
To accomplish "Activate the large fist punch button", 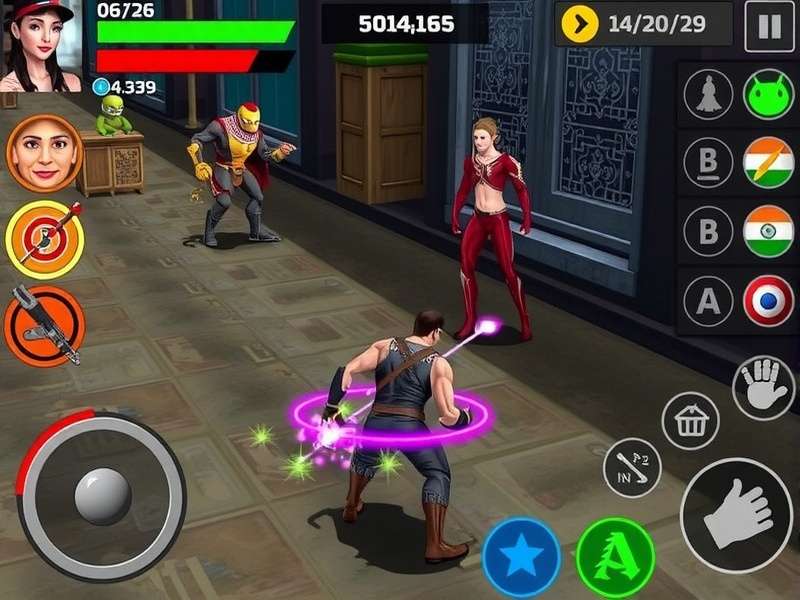I will click(736, 515).
